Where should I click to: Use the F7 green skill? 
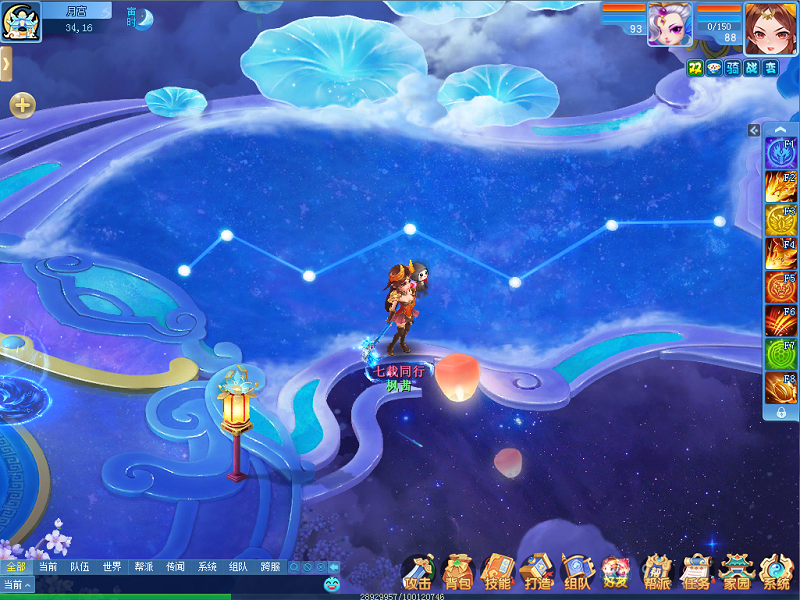[780, 354]
